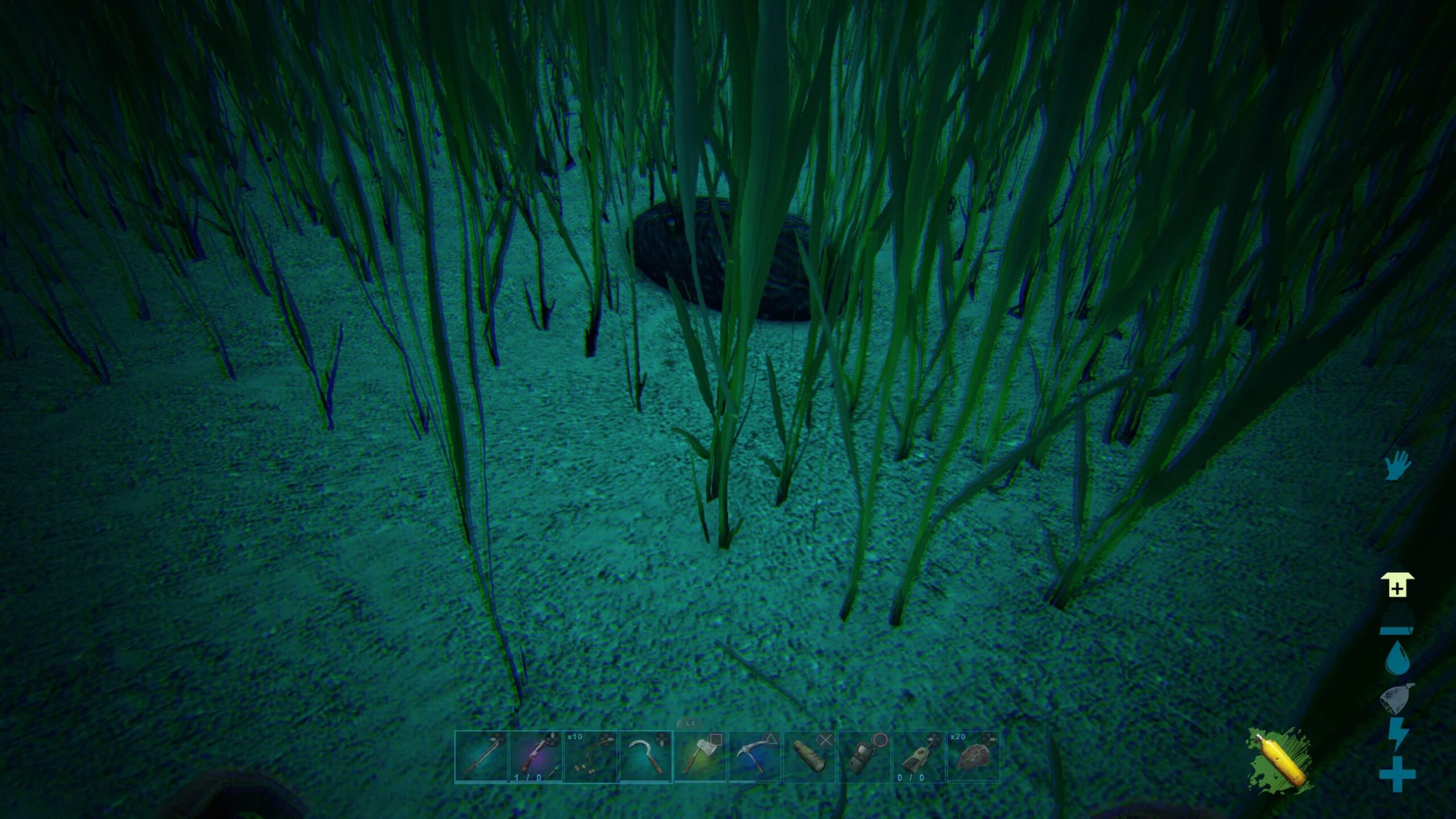Pick the pickaxe hotbar slot
This screenshot has height=819, width=1456.
click(754, 757)
